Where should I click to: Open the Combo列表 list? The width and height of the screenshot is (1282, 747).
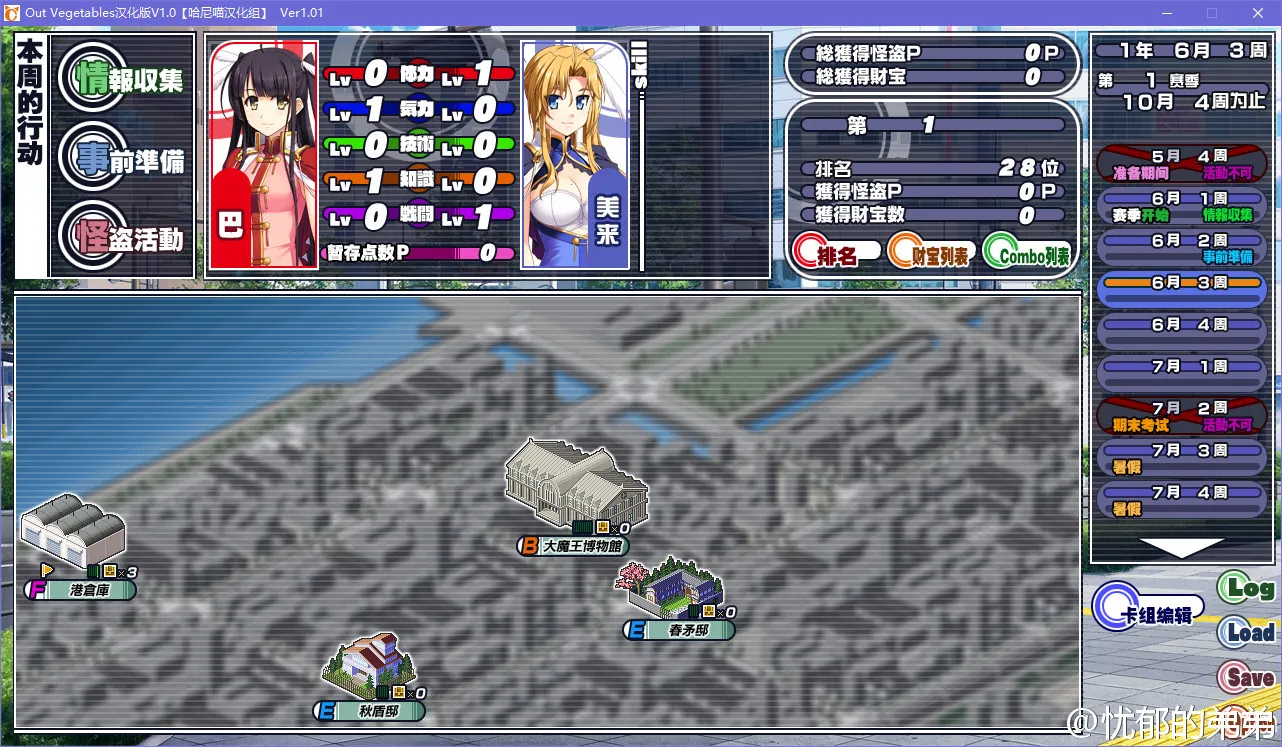[x=1027, y=254]
